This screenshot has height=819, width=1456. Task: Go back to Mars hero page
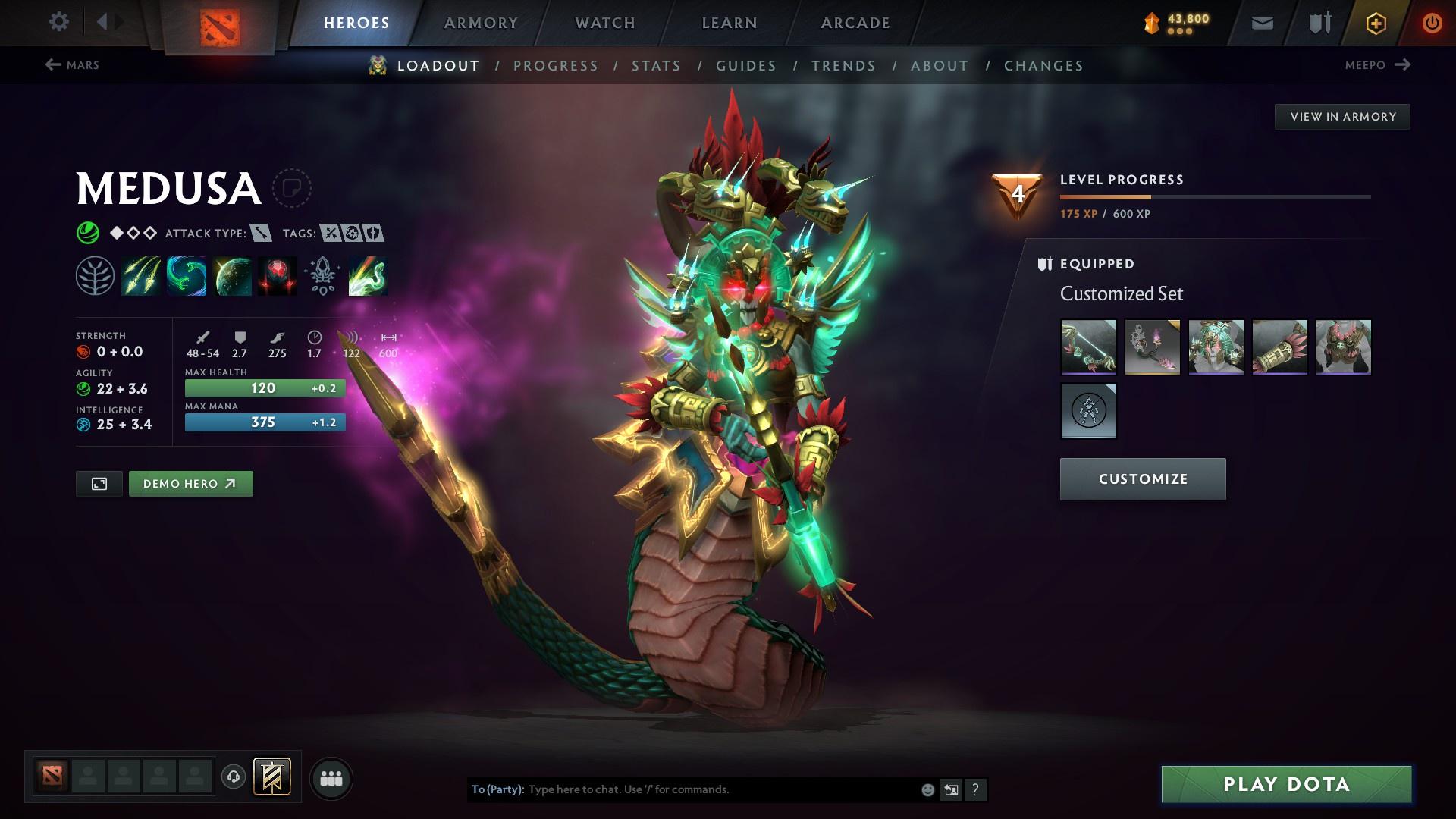click(x=72, y=65)
